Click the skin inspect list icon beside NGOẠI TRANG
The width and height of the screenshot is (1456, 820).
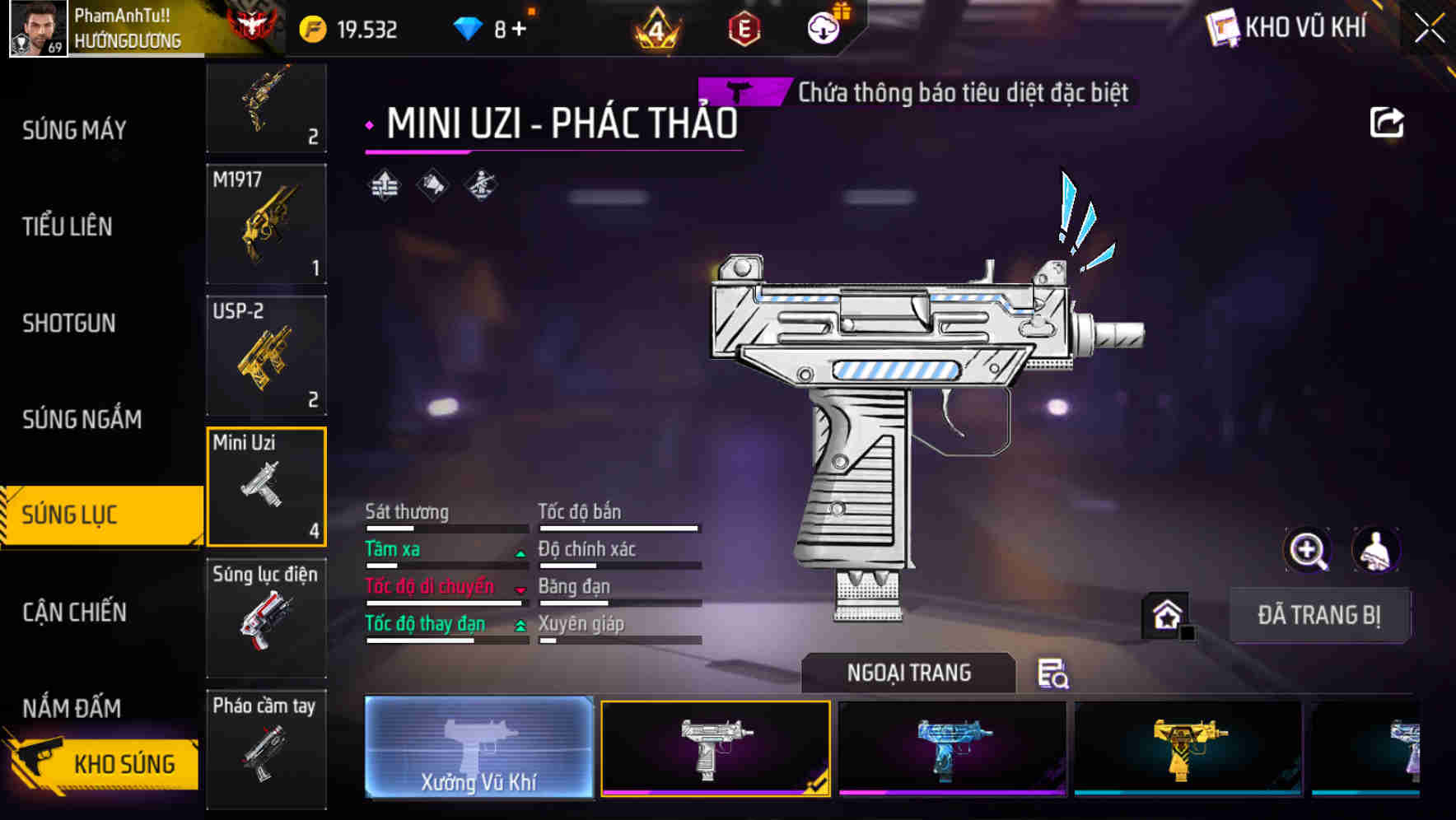point(1054,673)
